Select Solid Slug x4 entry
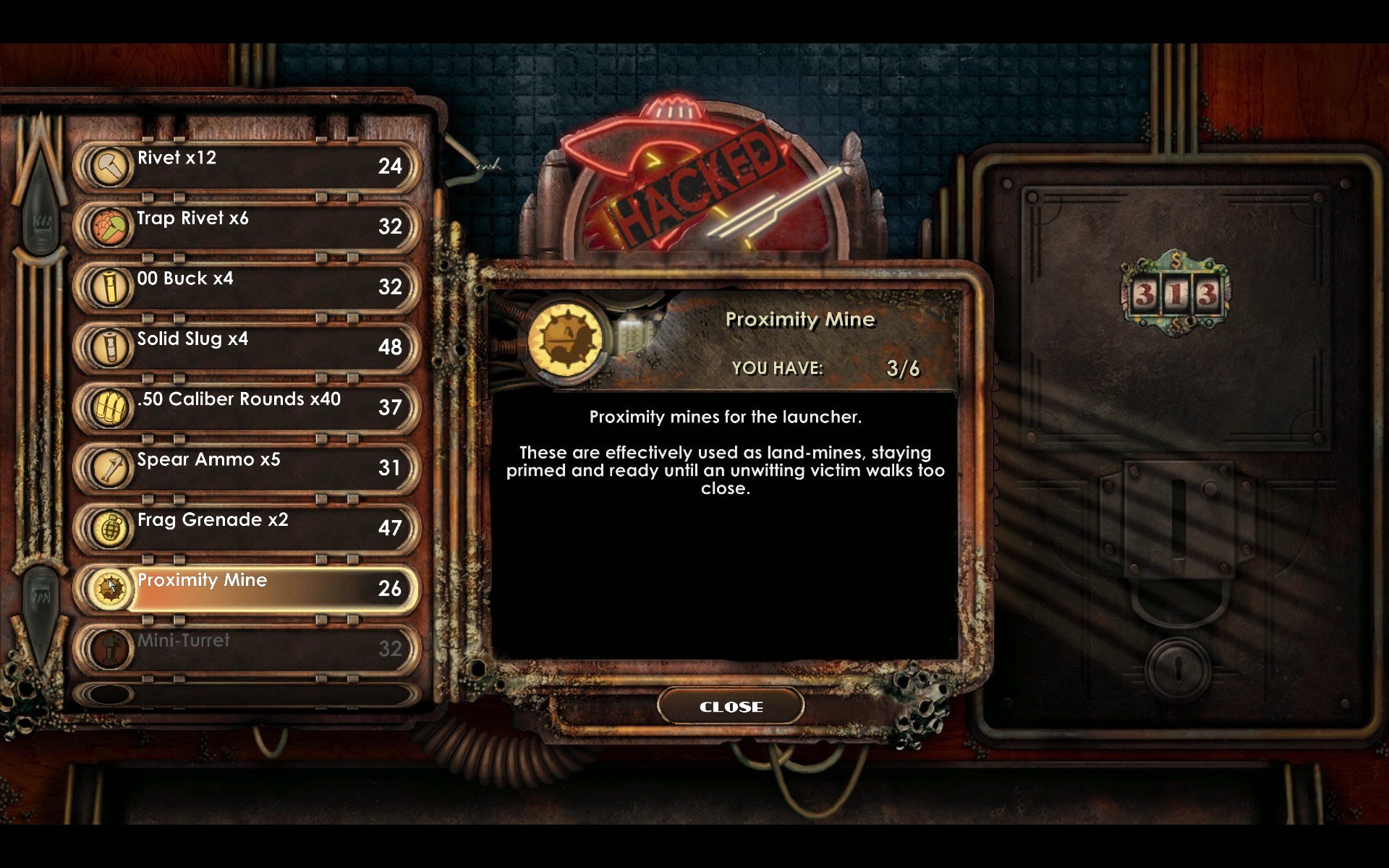Image resolution: width=1389 pixels, height=868 pixels. (x=246, y=347)
